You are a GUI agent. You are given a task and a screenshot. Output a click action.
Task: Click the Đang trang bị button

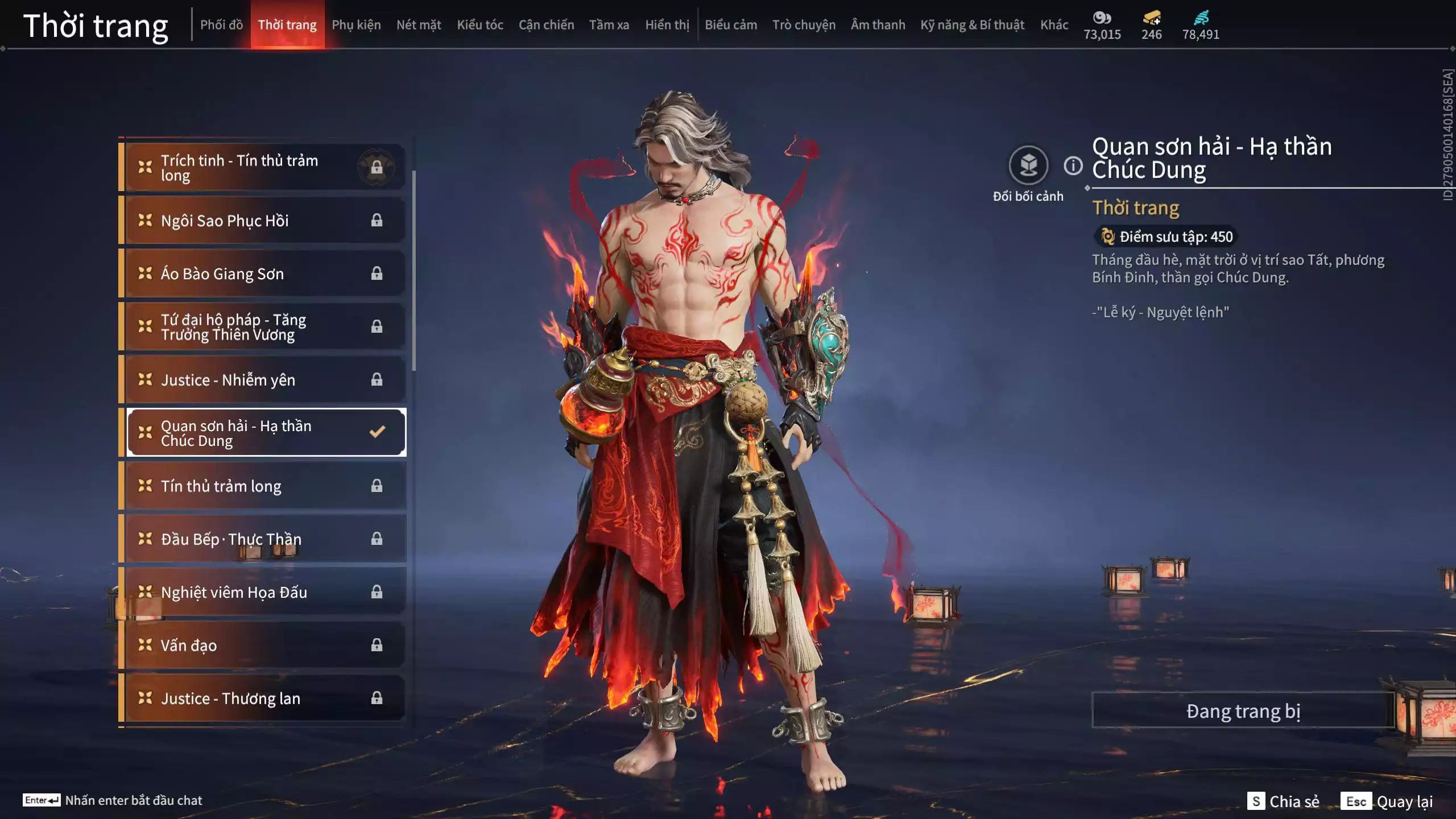pyautogui.click(x=1243, y=711)
